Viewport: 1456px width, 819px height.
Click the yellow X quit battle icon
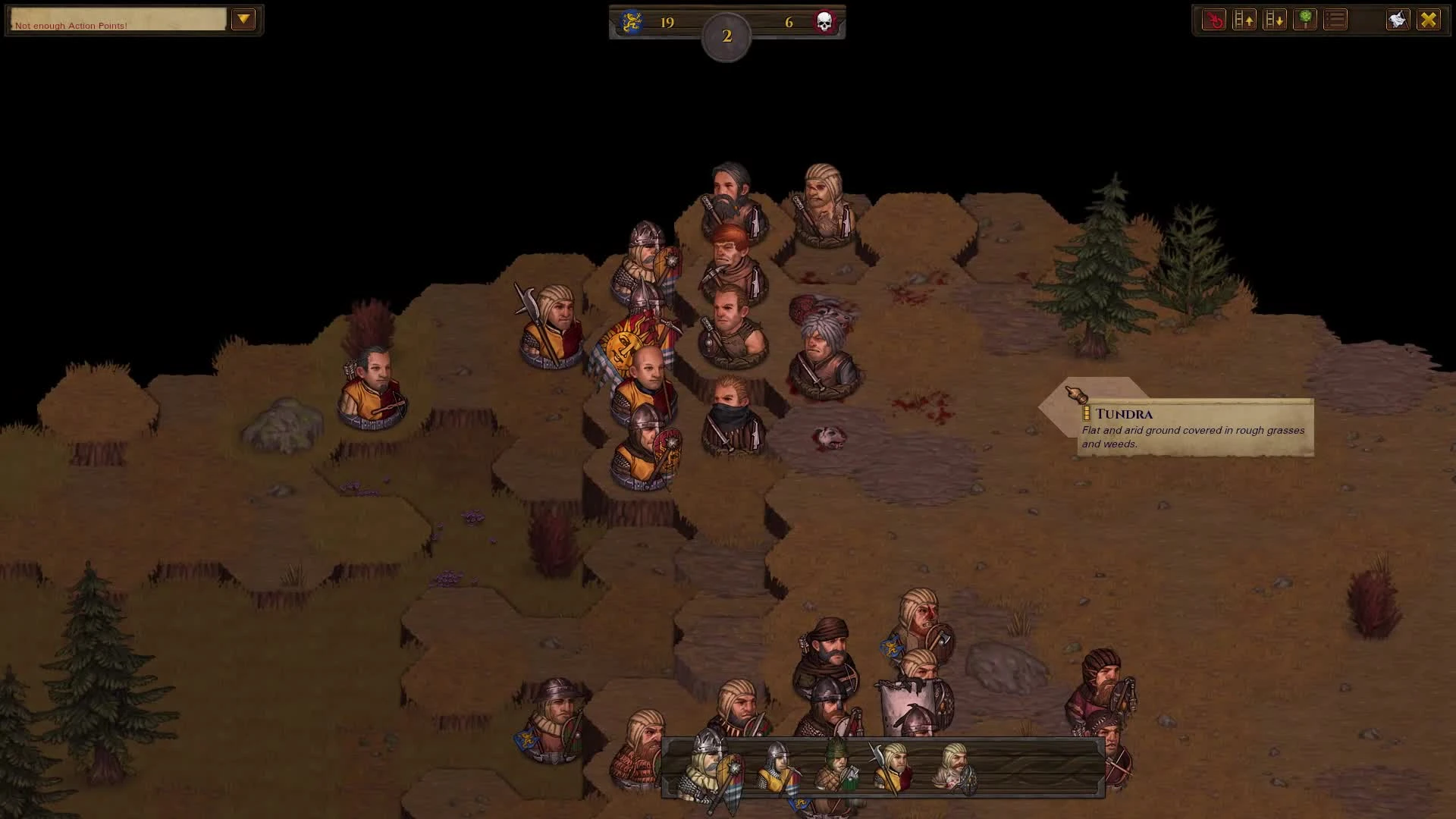pos(1428,20)
